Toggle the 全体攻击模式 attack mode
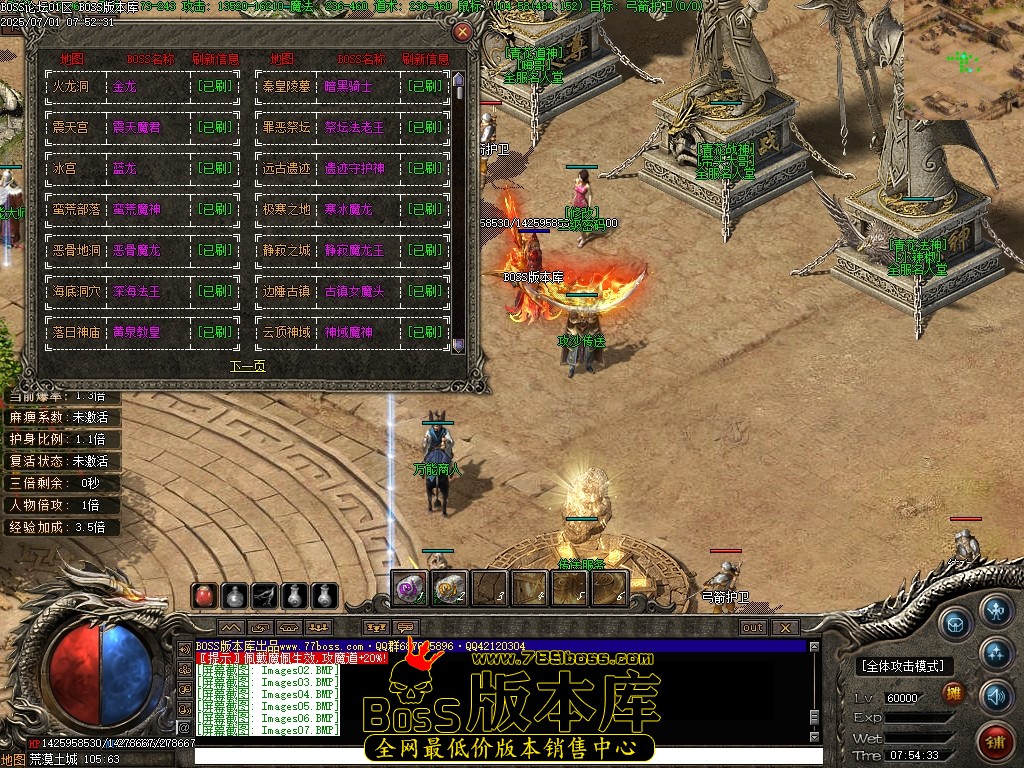This screenshot has width=1024, height=768. (x=904, y=666)
